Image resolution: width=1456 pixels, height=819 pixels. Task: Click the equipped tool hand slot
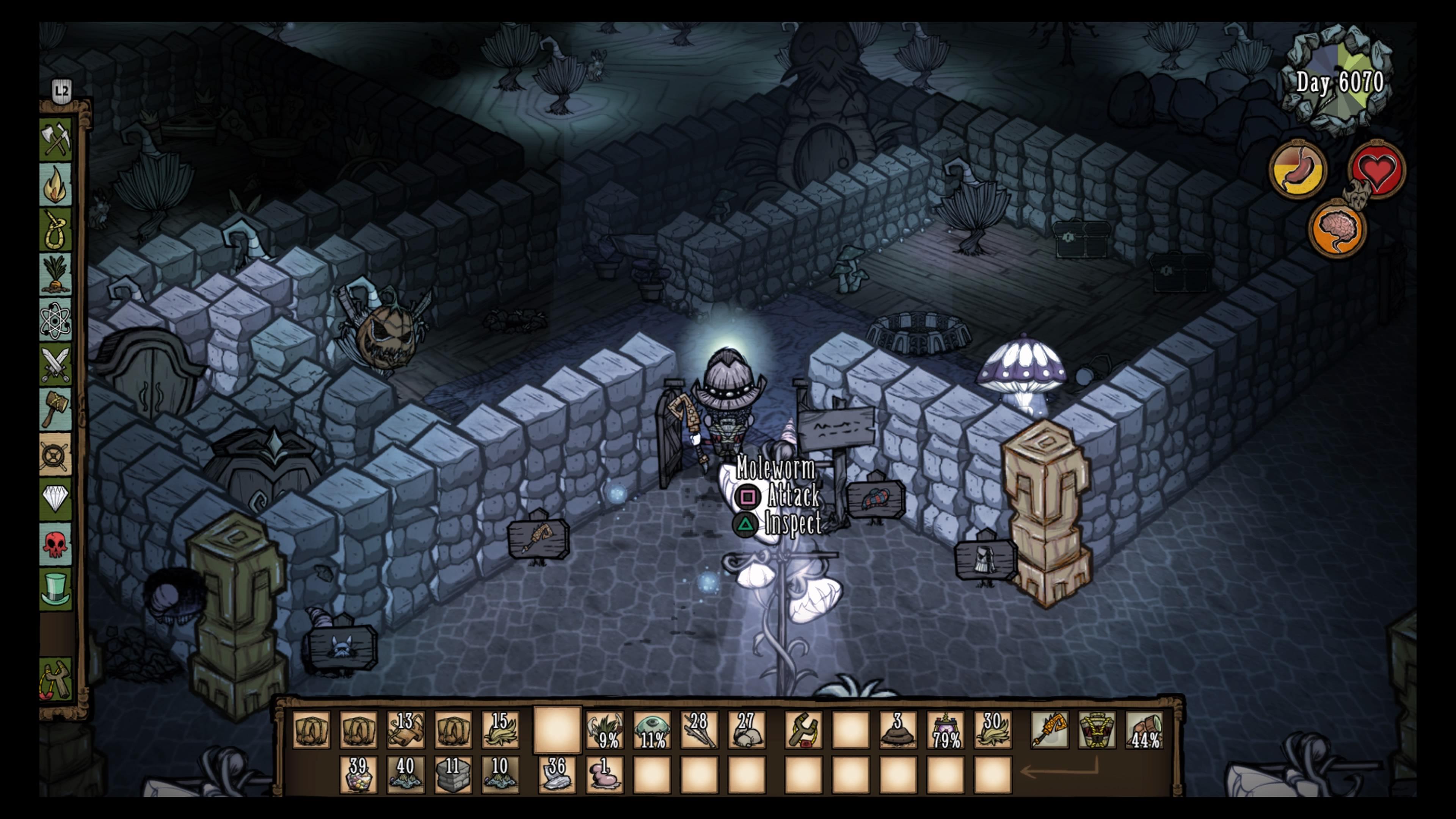tap(1049, 730)
